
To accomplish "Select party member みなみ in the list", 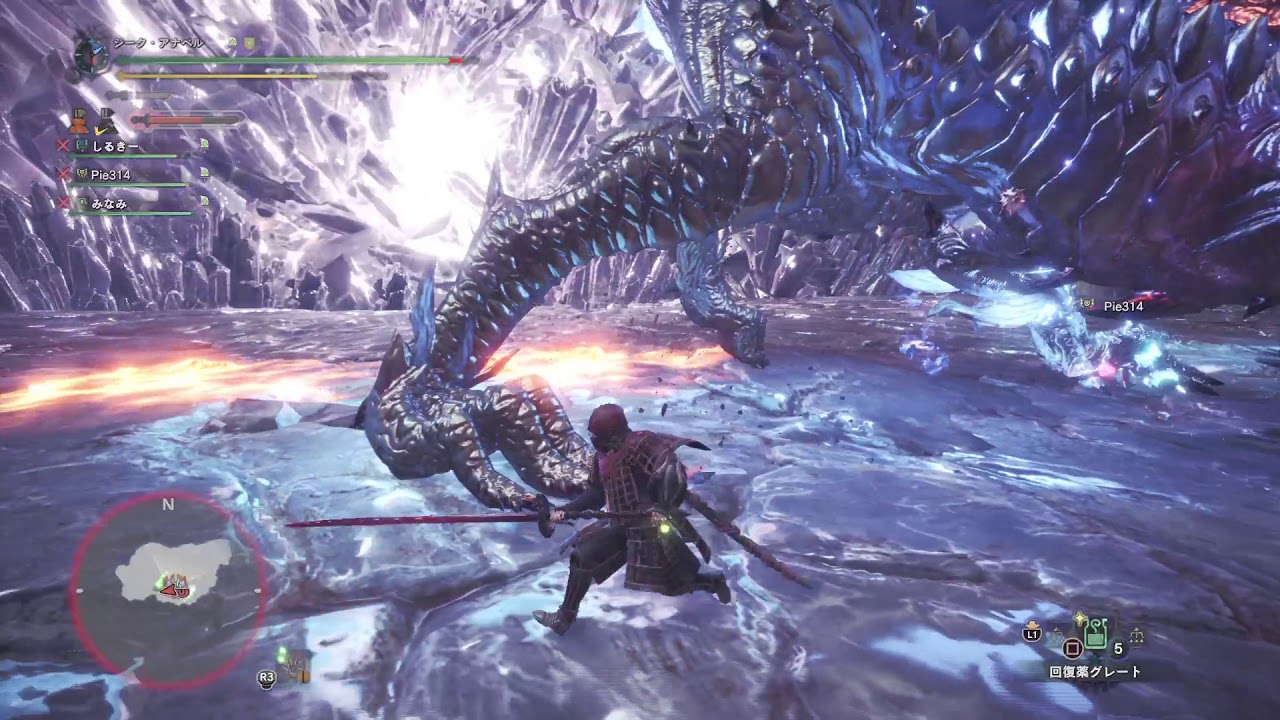I will tap(110, 203).
